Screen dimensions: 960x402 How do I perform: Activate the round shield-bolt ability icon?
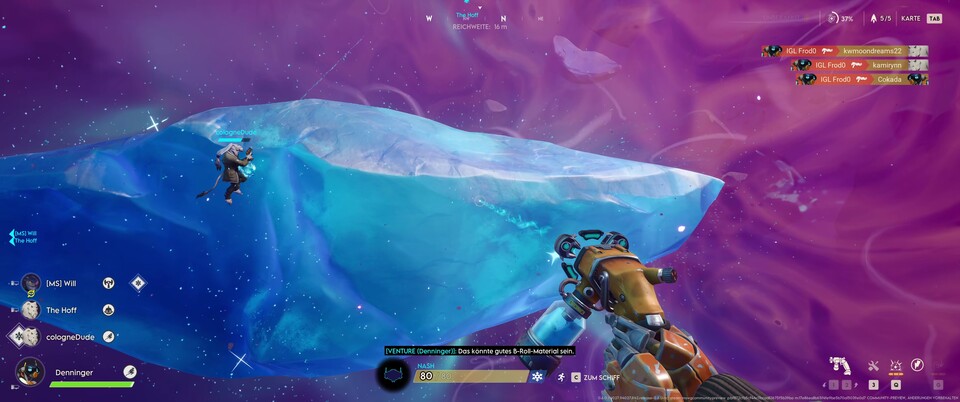(918, 366)
